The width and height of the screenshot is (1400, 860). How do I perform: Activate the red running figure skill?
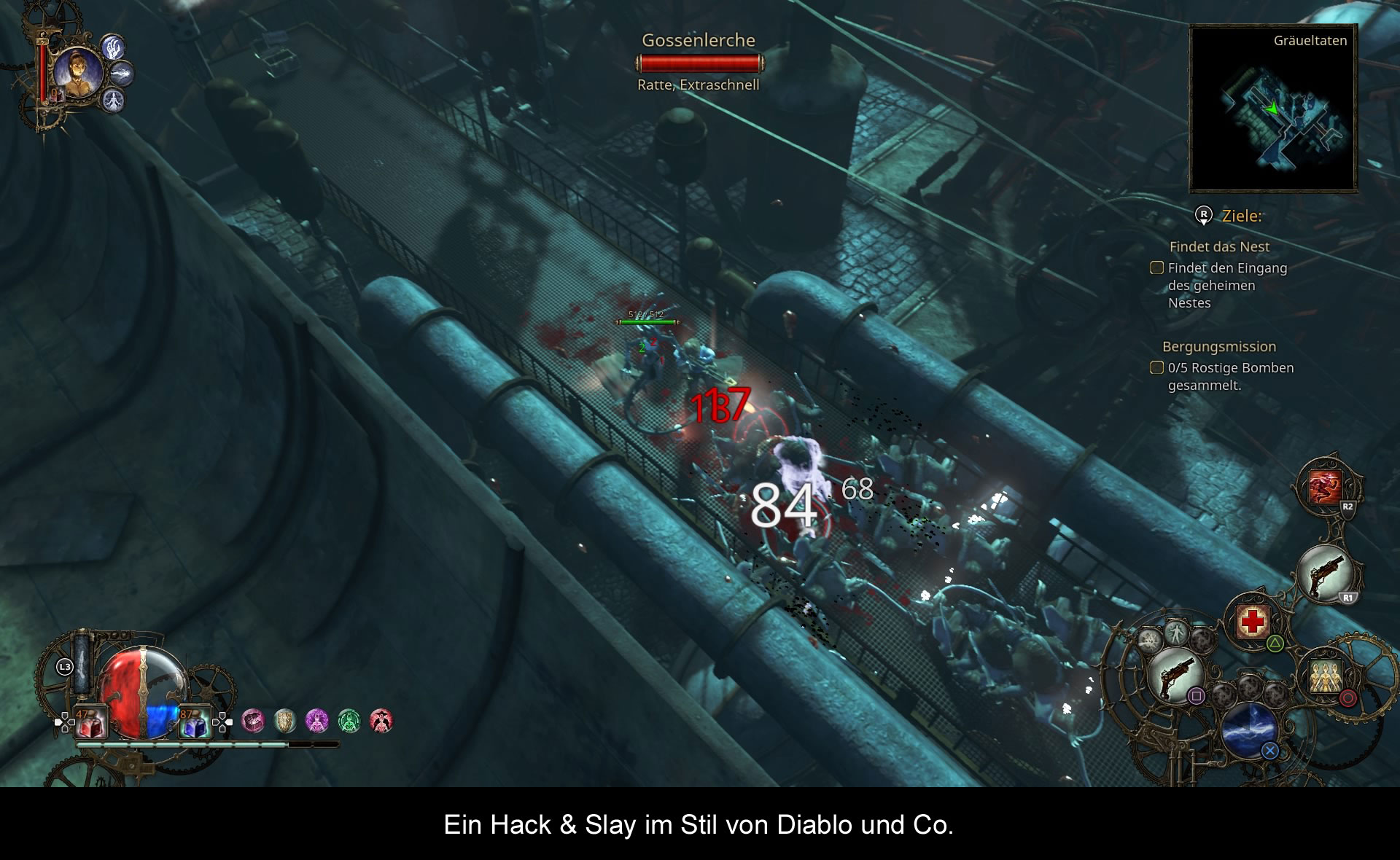click(1325, 487)
